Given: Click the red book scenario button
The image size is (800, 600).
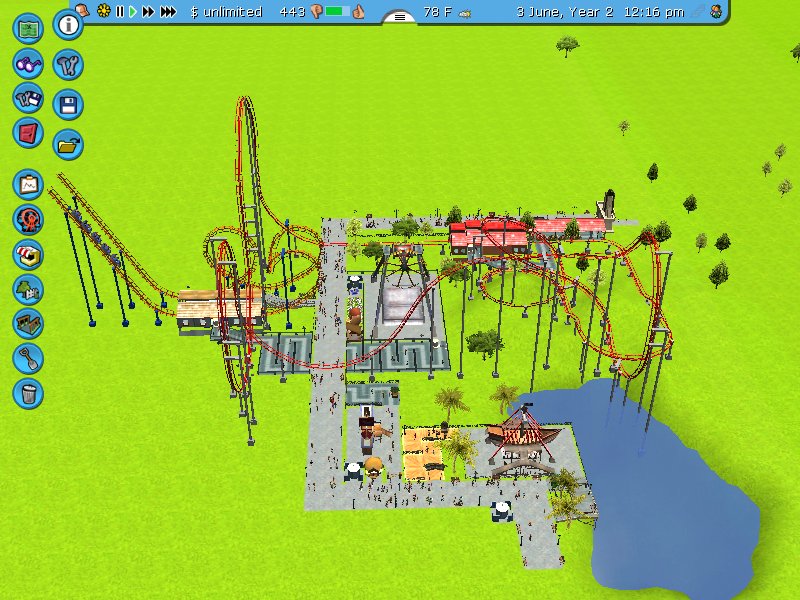Looking at the screenshot, I should [x=28, y=132].
